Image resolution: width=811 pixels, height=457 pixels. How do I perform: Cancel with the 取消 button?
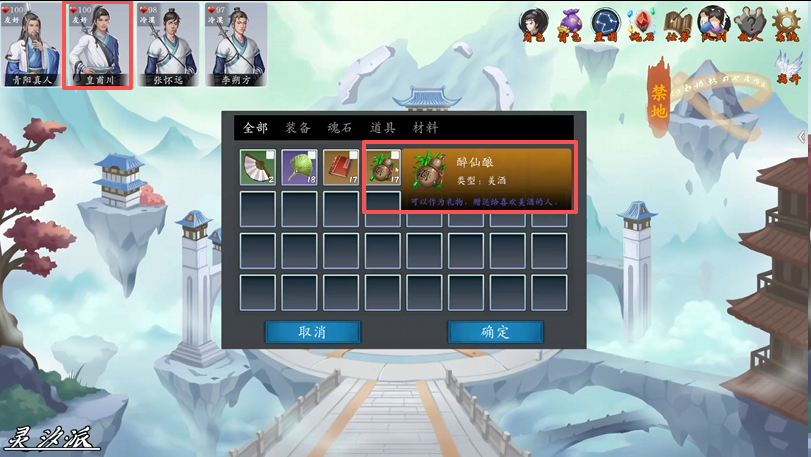pyautogui.click(x=313, y=332)
